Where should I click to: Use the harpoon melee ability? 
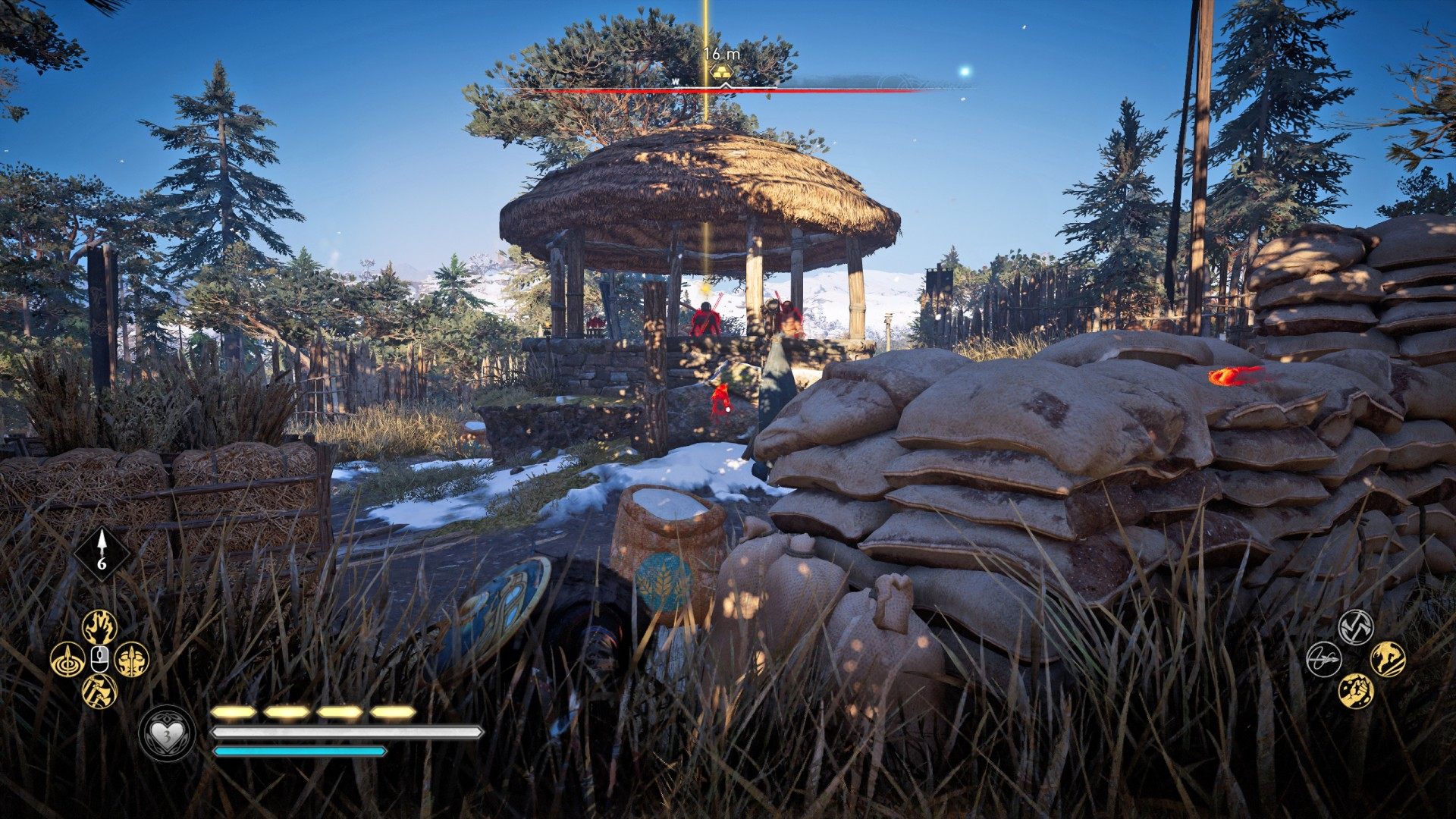point(1323,659)
